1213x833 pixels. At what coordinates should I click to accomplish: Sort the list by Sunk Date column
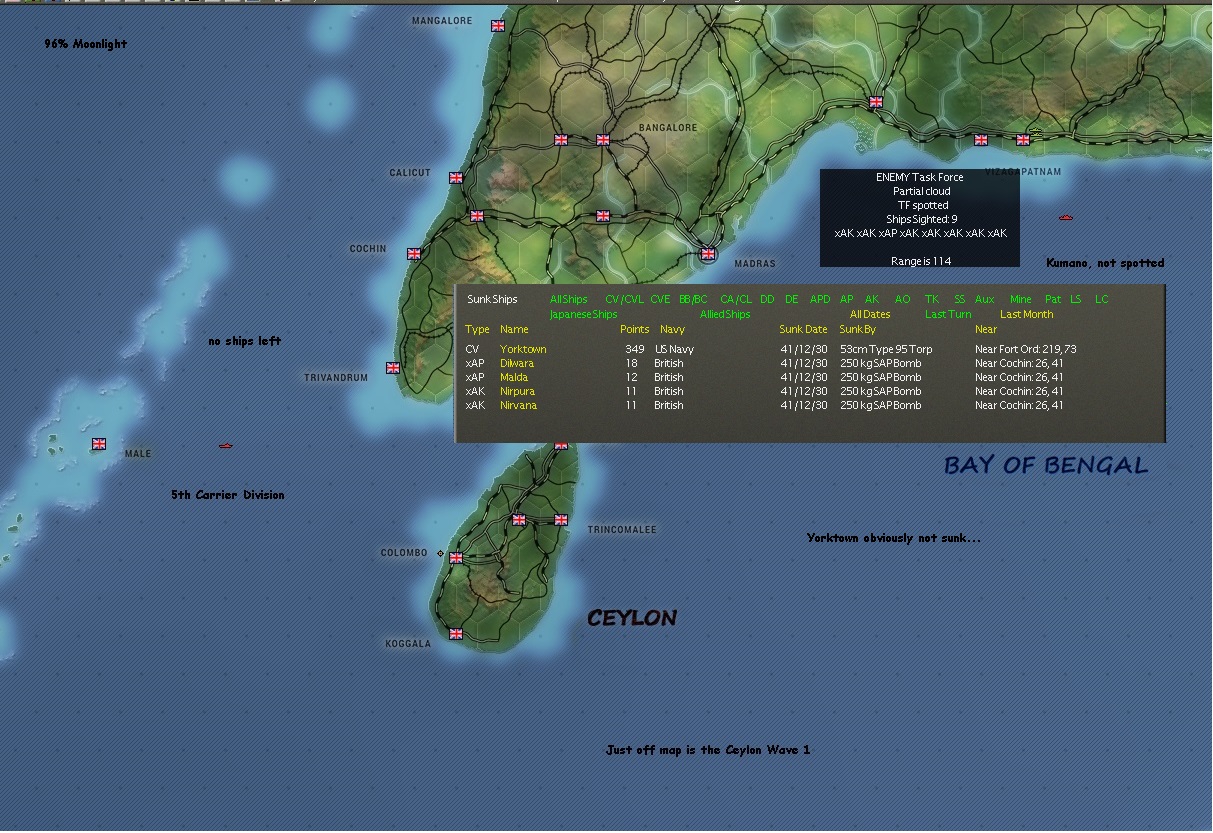804,329
